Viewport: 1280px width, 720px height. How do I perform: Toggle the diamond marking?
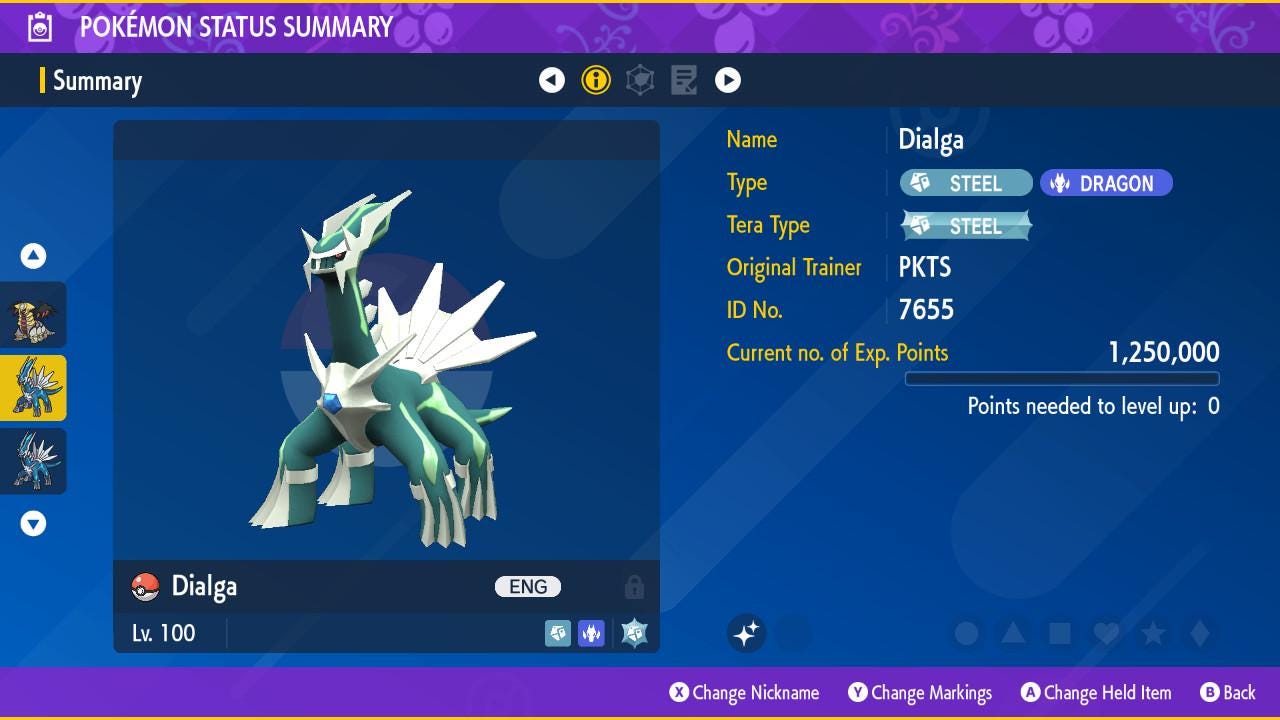pos(1200,633)
